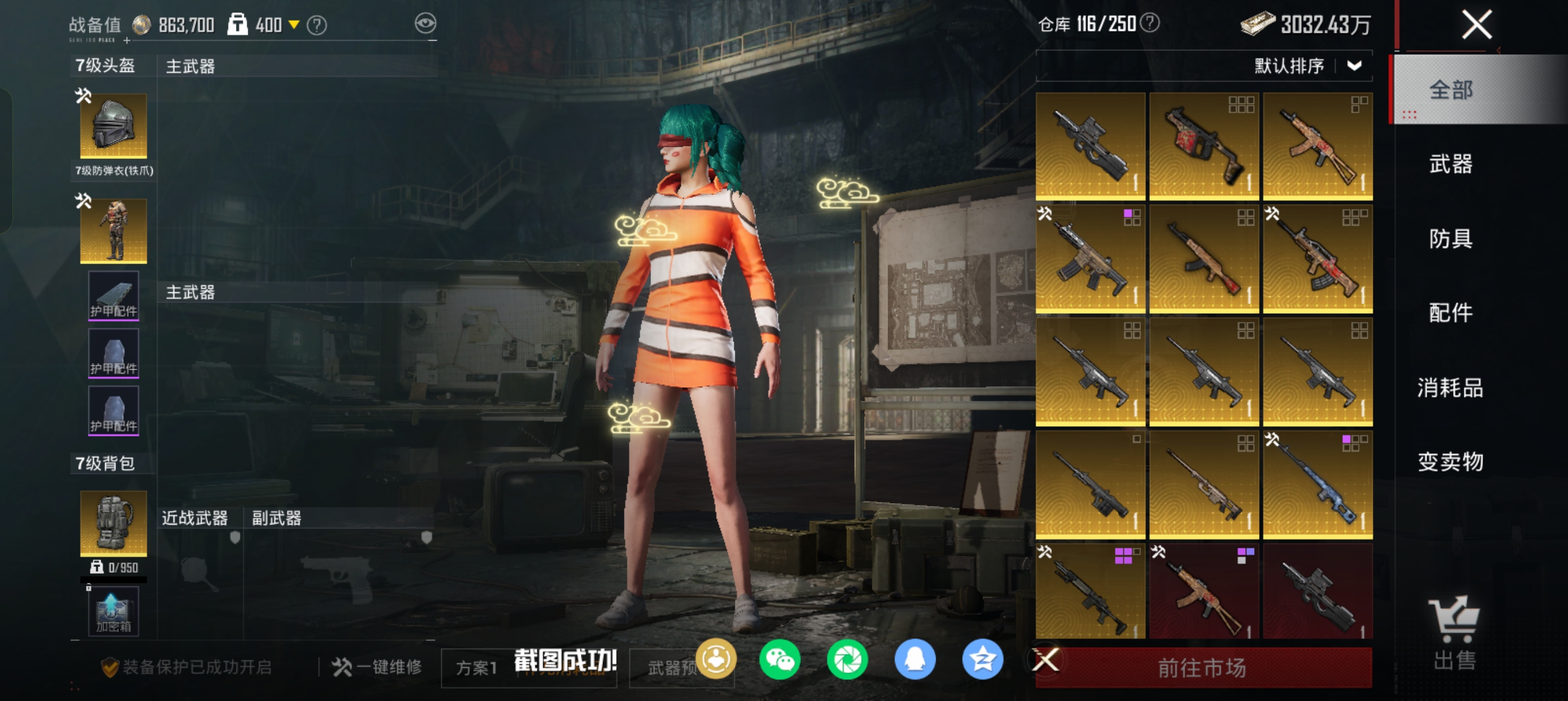Tap the 出售 sell cart button
1568x701 pixels.
[1454, 633]
